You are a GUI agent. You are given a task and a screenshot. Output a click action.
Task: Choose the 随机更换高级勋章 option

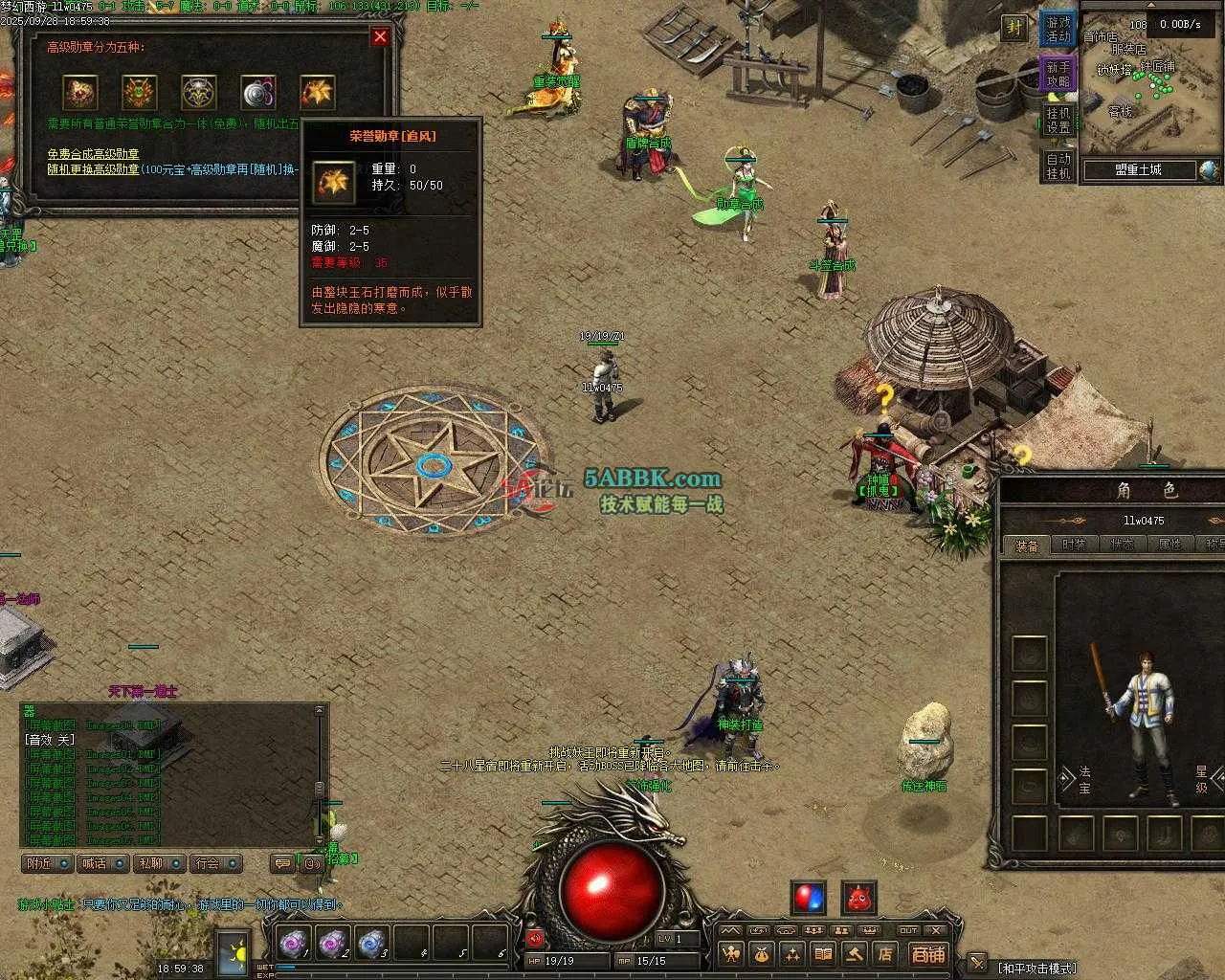coord(93,168)
